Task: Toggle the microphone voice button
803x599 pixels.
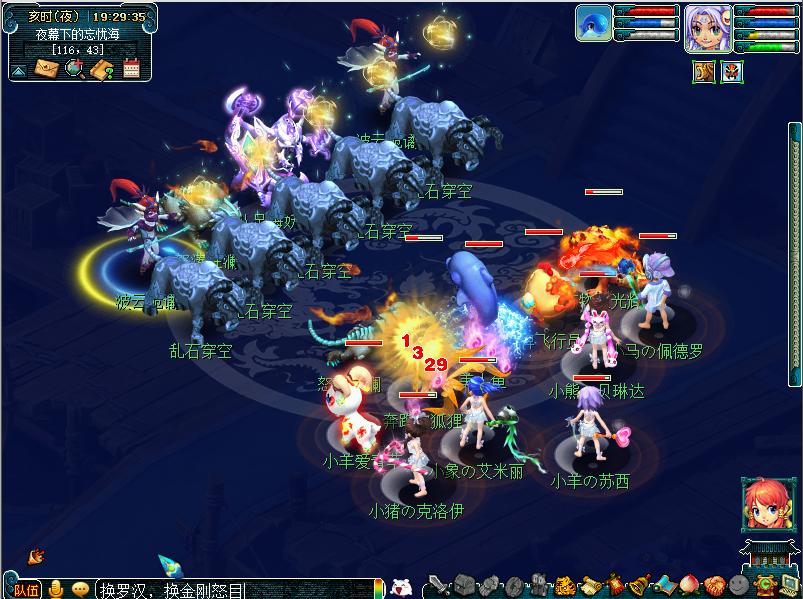Action: coord(57,589)
